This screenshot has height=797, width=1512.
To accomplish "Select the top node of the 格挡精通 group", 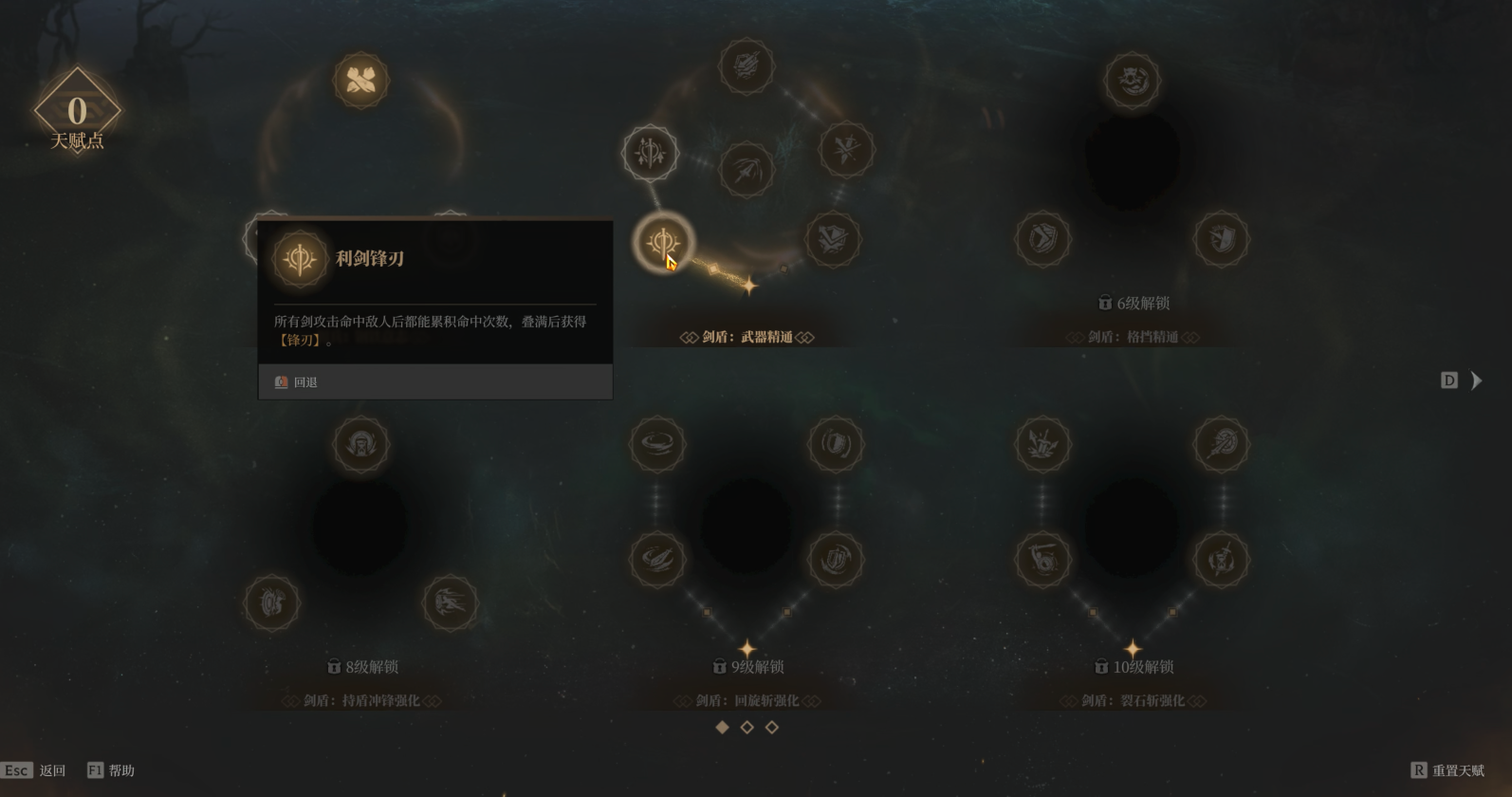I will click(1132, 80).
